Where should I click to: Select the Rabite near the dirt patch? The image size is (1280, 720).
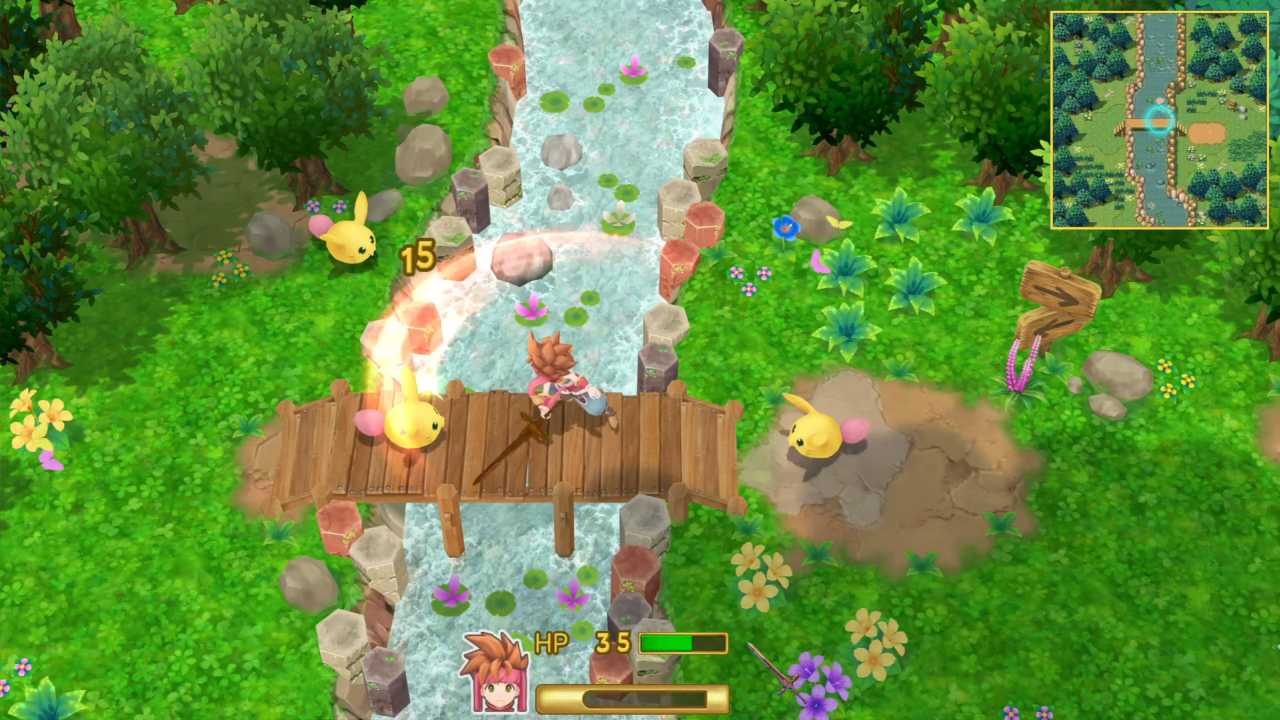pos(815,435)
